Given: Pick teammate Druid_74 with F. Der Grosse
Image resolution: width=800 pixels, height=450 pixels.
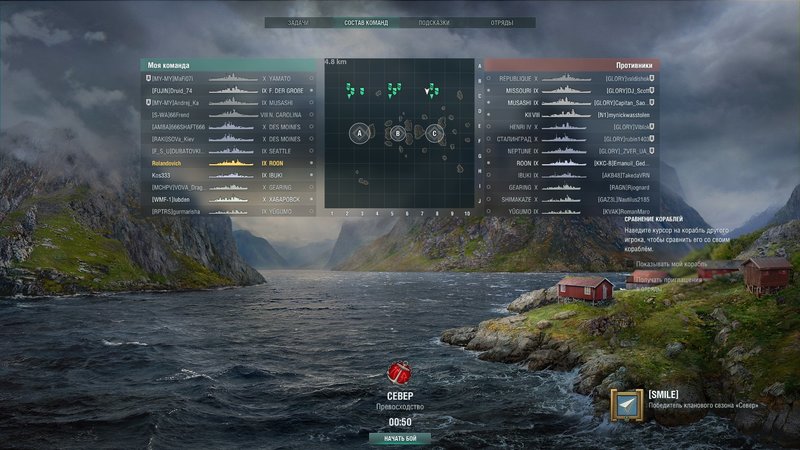Looking at the screenshot, I should coord(230,90).
